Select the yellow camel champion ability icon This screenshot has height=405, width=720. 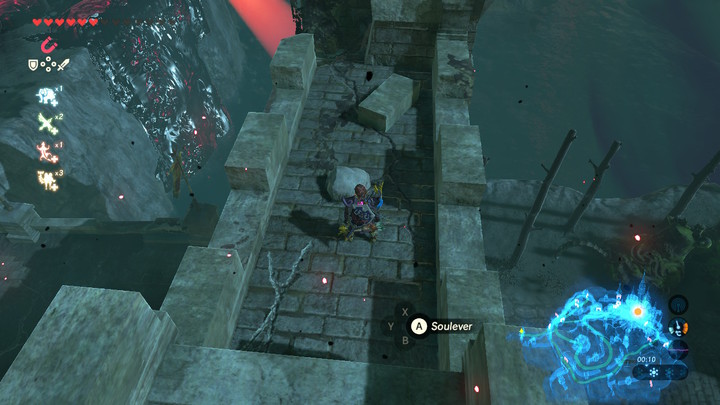[46, 180]
